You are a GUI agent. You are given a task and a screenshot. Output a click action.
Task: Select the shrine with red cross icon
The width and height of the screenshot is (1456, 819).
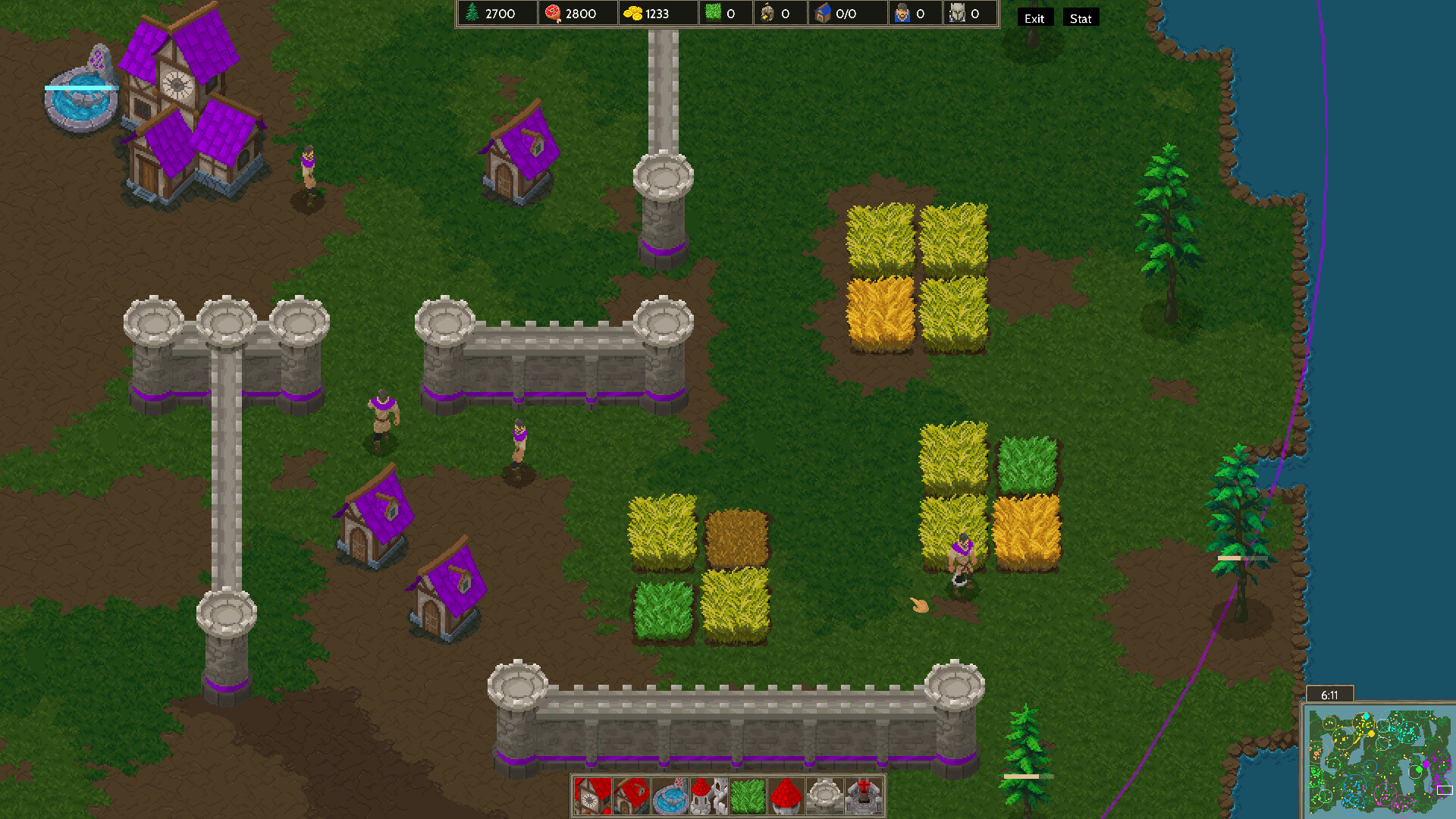click(864, 794)
